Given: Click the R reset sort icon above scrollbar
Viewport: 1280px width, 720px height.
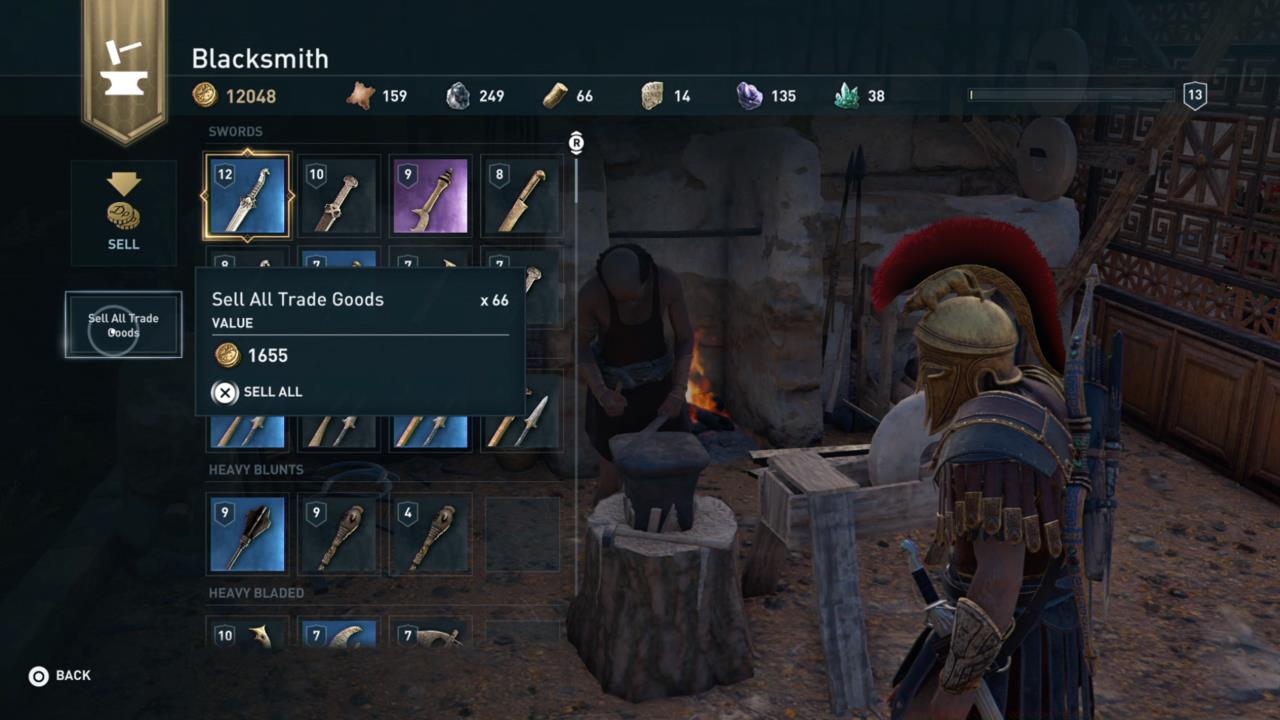Looking at the screenshot, I should pos(576,143).
